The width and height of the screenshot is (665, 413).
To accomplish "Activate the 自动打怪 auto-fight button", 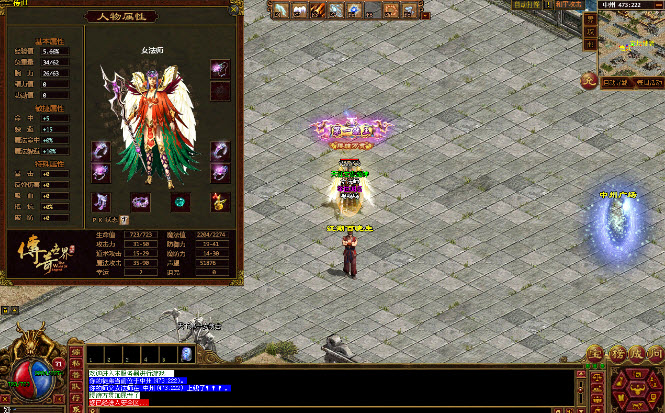I will pos(527,5).
